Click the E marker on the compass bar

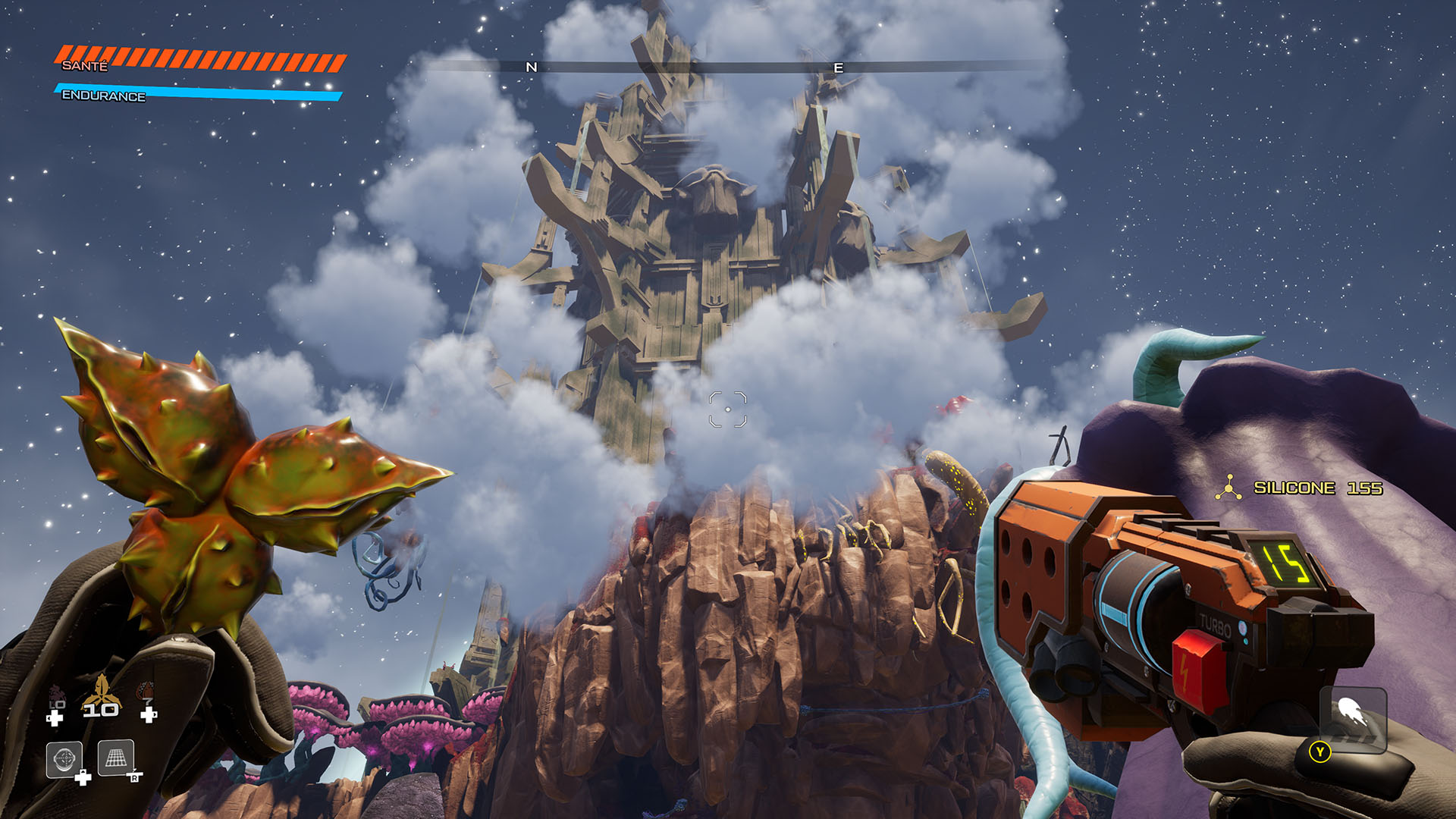coord(837,67)
